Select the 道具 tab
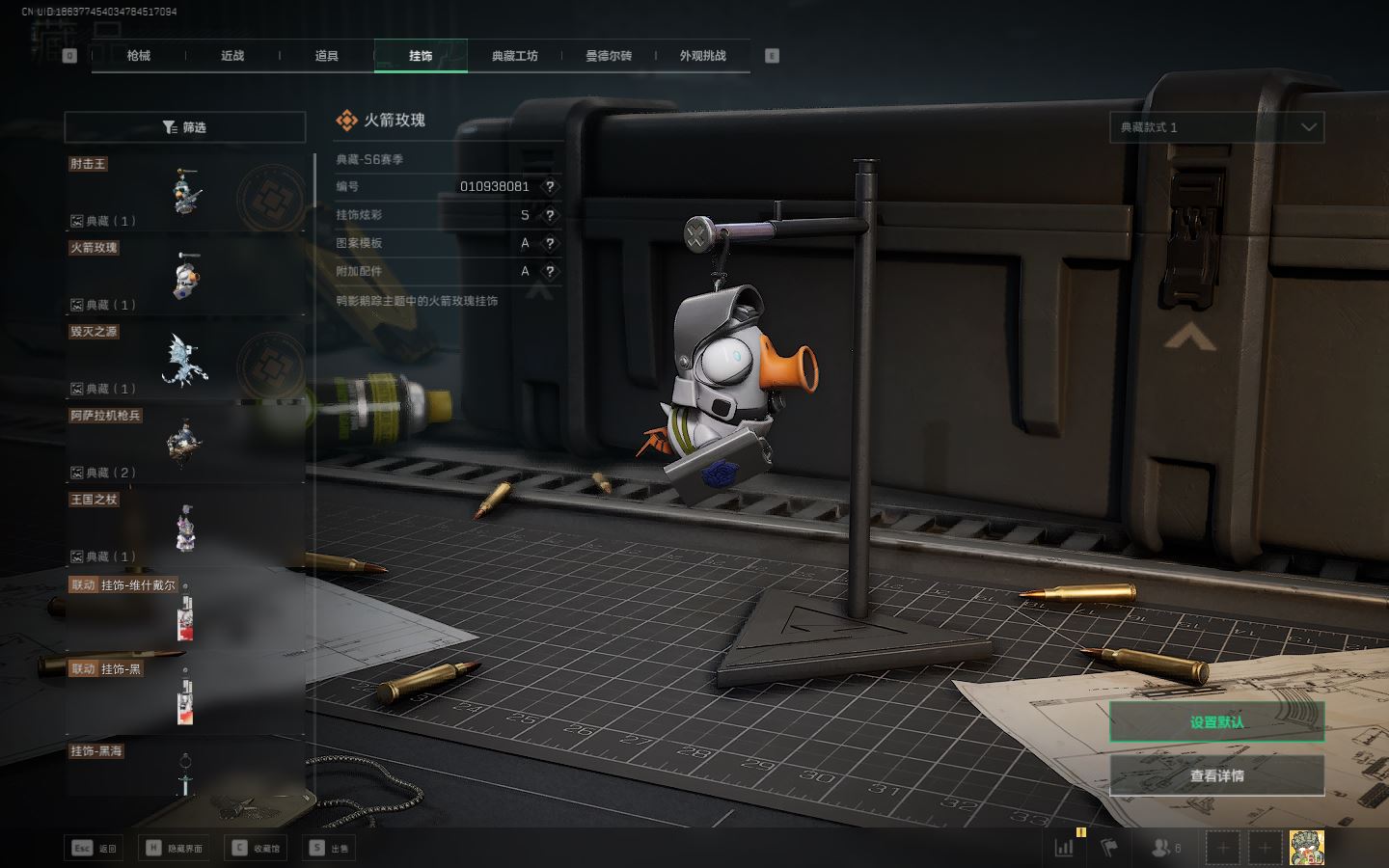 pos(327,56)
